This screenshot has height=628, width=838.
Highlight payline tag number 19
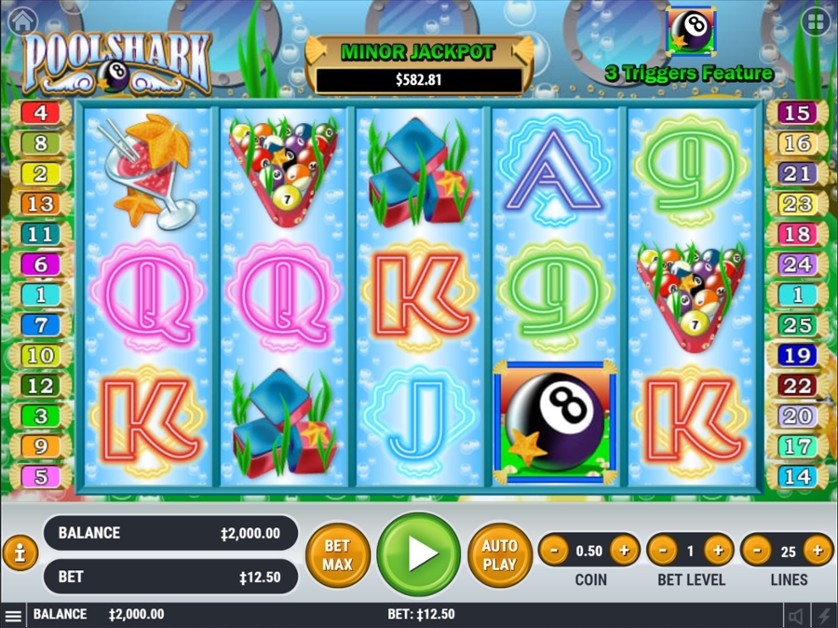797,355
